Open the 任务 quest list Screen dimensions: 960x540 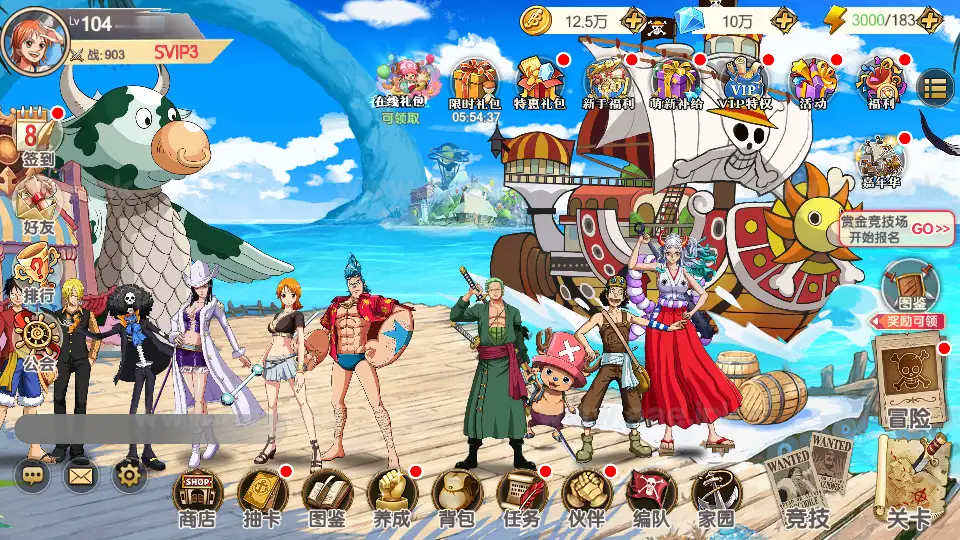pos(521,495)
